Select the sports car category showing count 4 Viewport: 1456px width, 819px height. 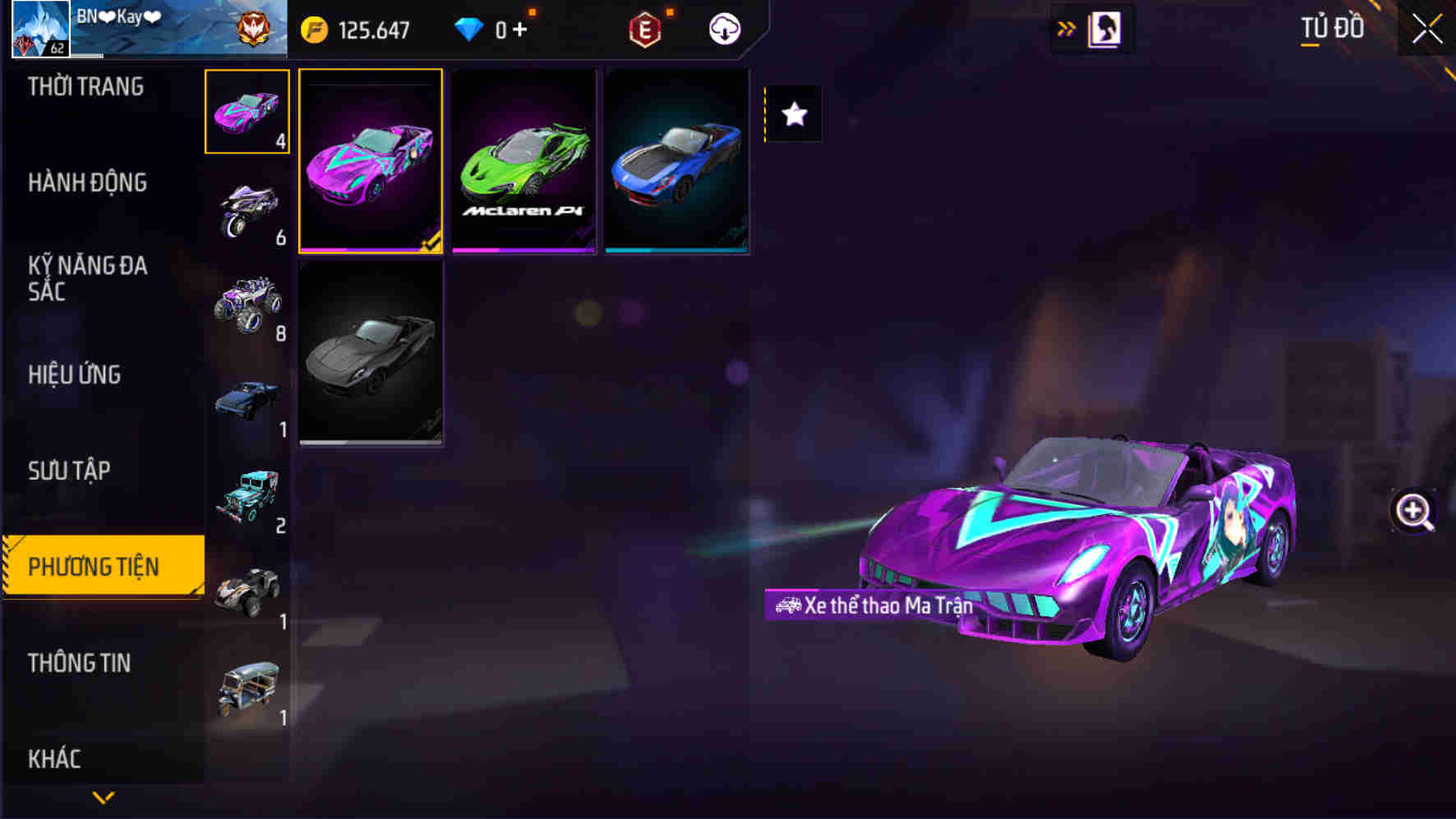(x=246, y=112)
